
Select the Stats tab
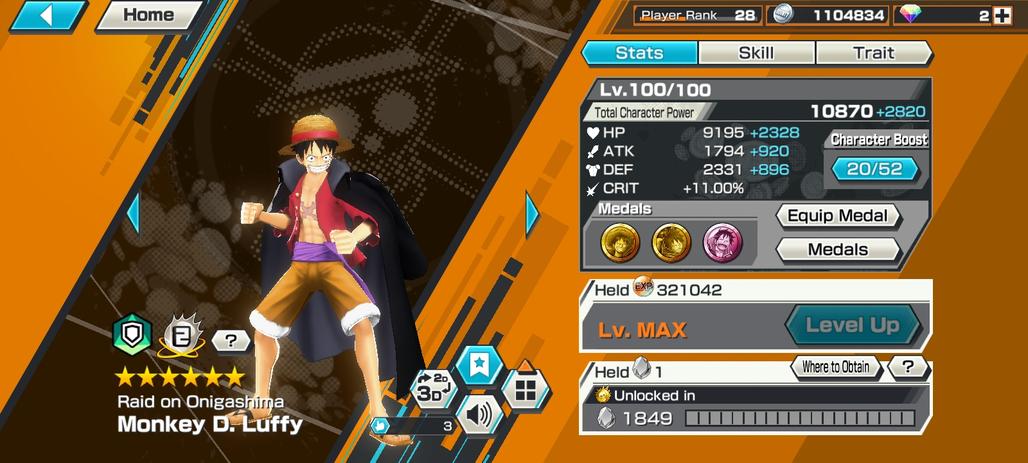tap(639, 53)
